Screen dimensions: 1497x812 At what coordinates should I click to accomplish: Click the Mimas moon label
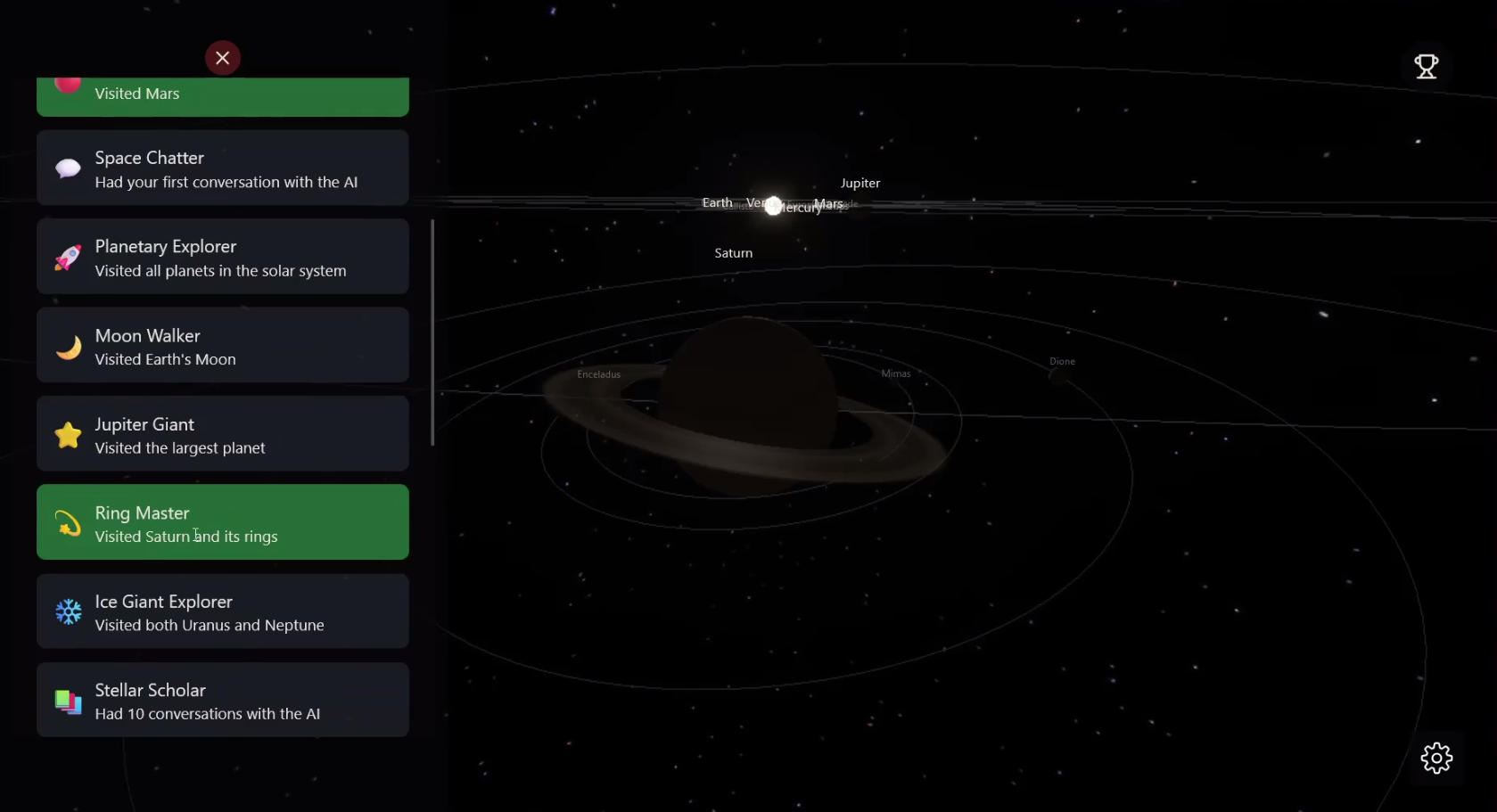895,373
